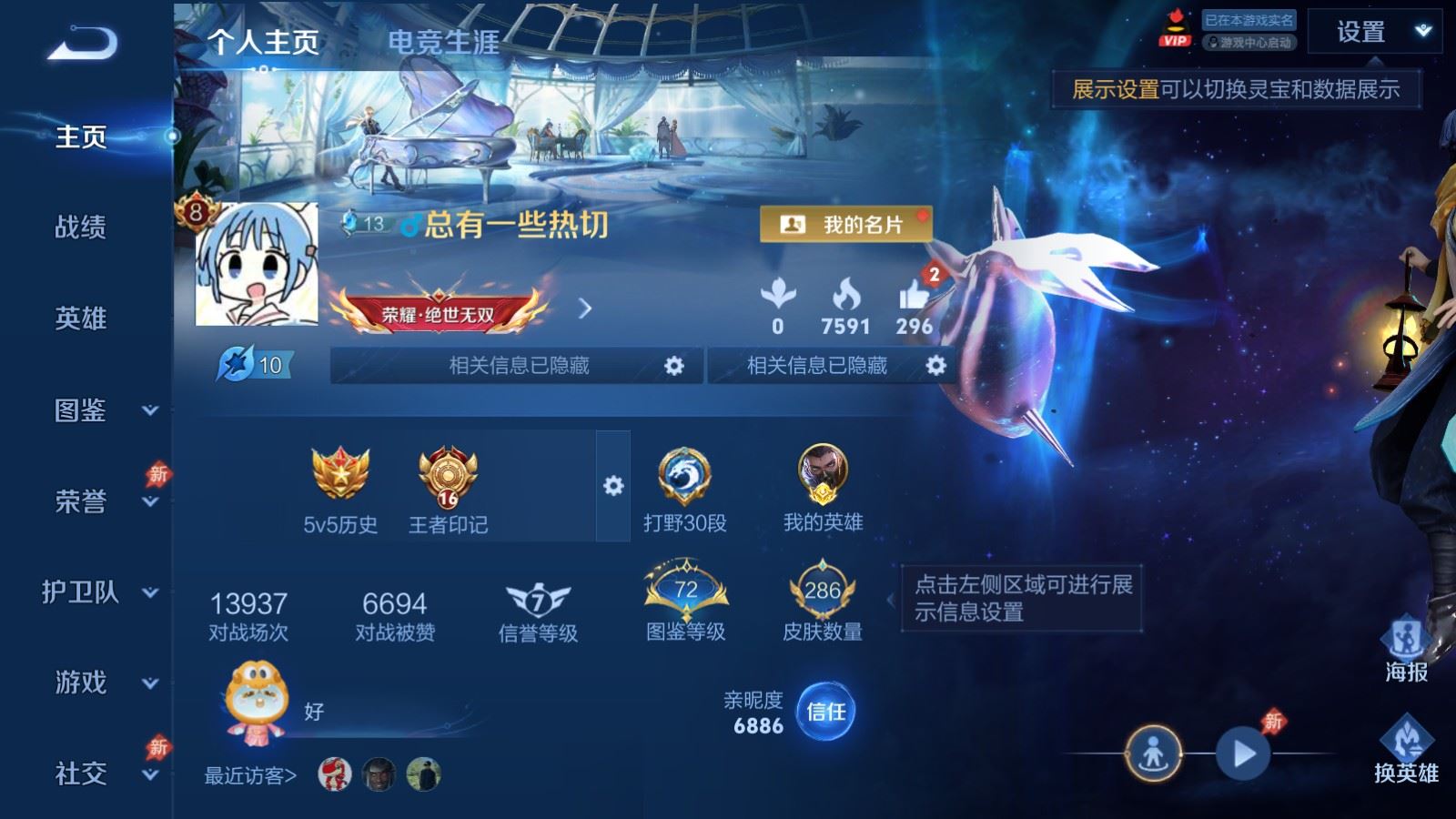Click the 信誉等级 level 7 credit badge
This screenshot has height=819, width=1456.
538,596
